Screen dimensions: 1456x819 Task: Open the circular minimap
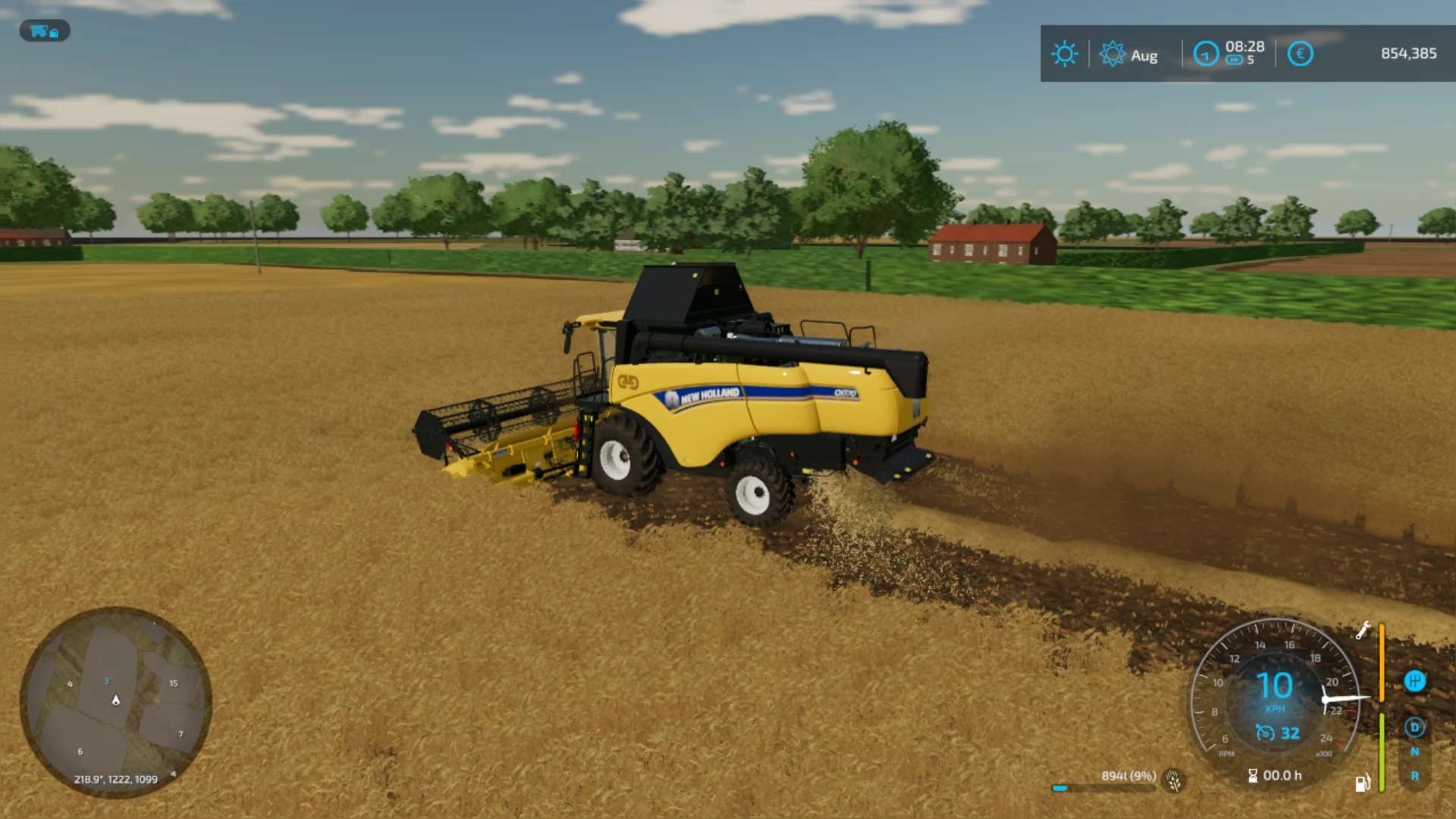(x=115, y=701)
